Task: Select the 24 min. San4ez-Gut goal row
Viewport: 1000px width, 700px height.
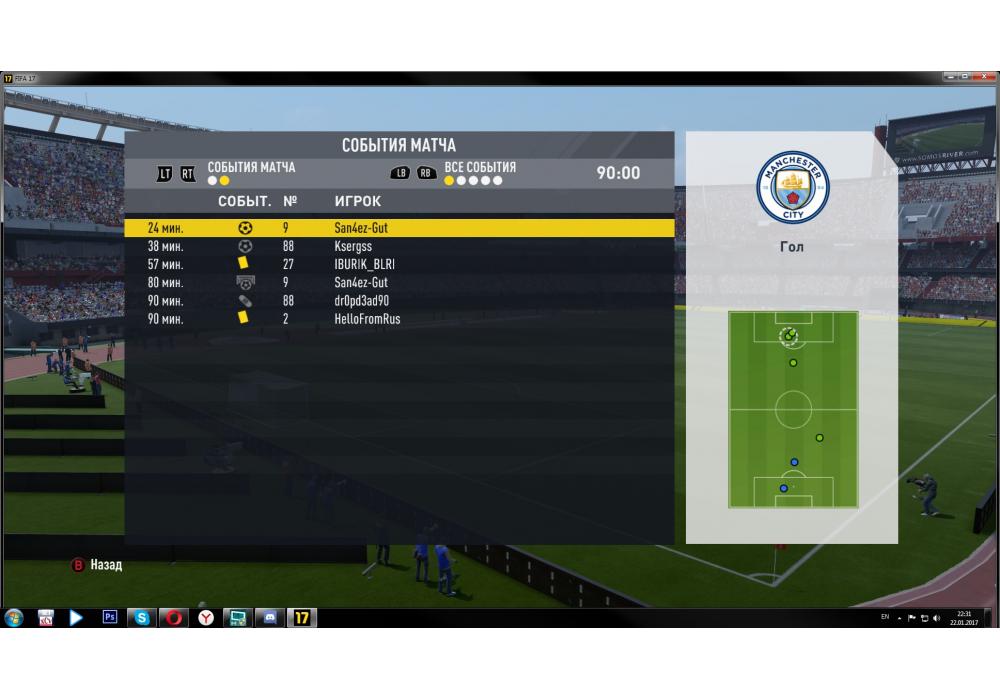Action: coord(398,228)
